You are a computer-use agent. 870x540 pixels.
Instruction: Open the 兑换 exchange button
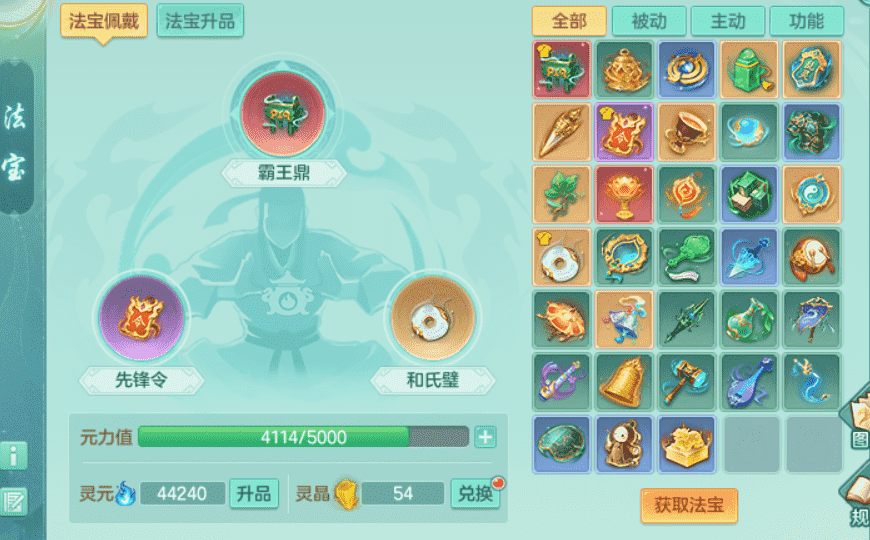pyautogui.click(x=475, y=493)
